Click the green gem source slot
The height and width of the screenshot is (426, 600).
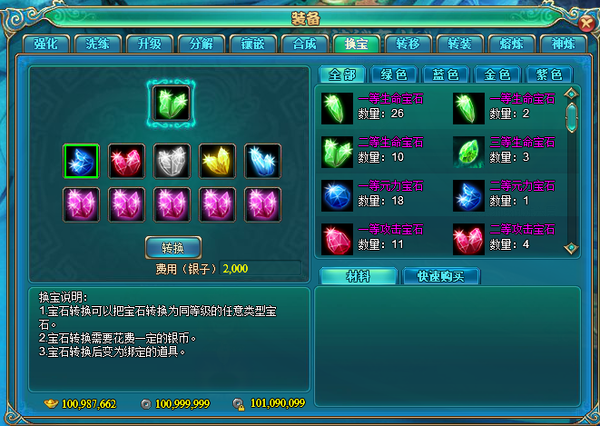click(173, 100)
